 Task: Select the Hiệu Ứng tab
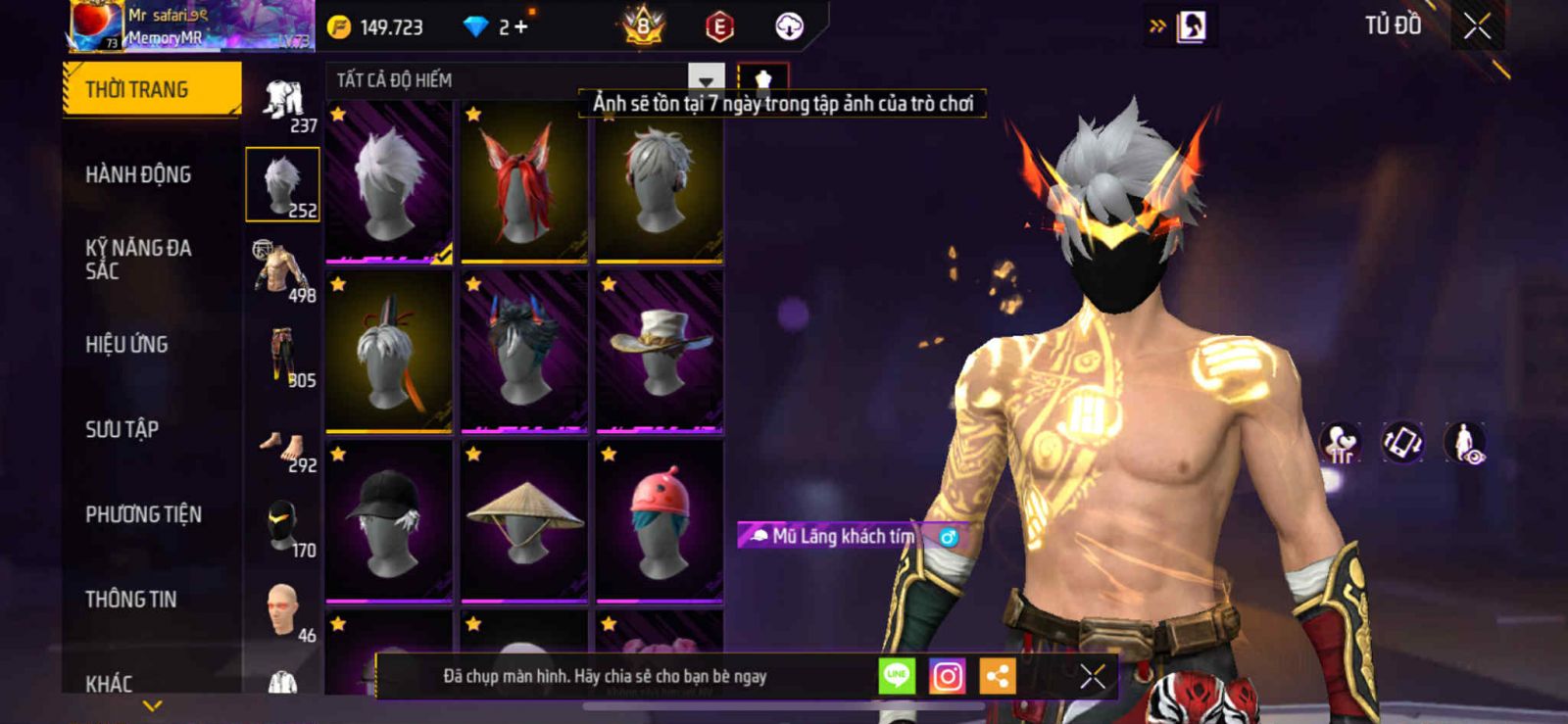pyautogui.click(x=126, y=344)
